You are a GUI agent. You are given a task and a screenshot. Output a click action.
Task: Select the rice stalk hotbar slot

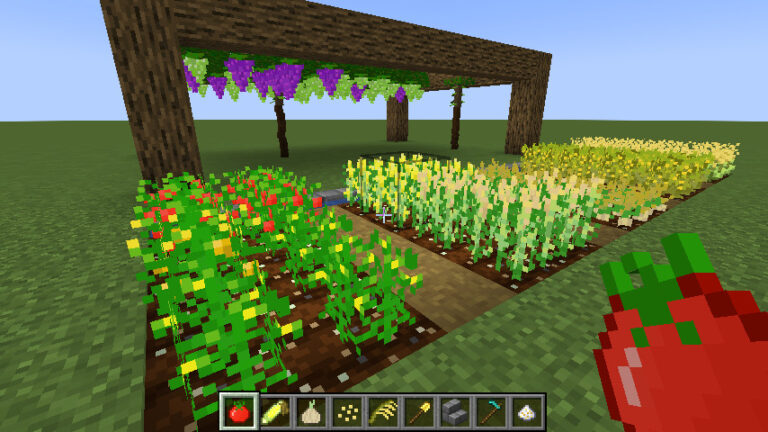pyautogui.click(x=383, y=412)
